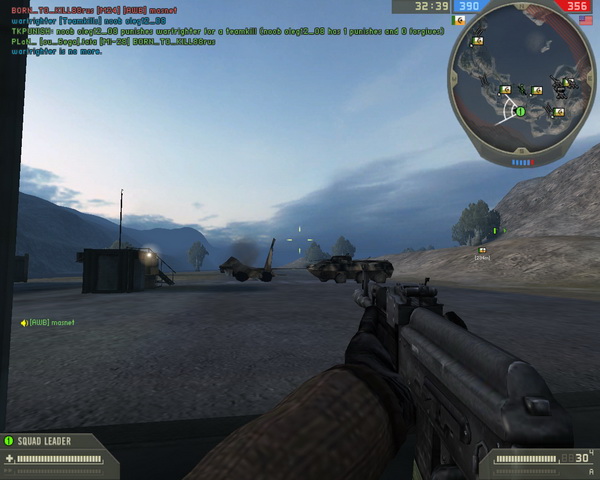The image size is (600, 480).
Task: Open the Squad Leader panel
Action: click(x=49, y=440)
